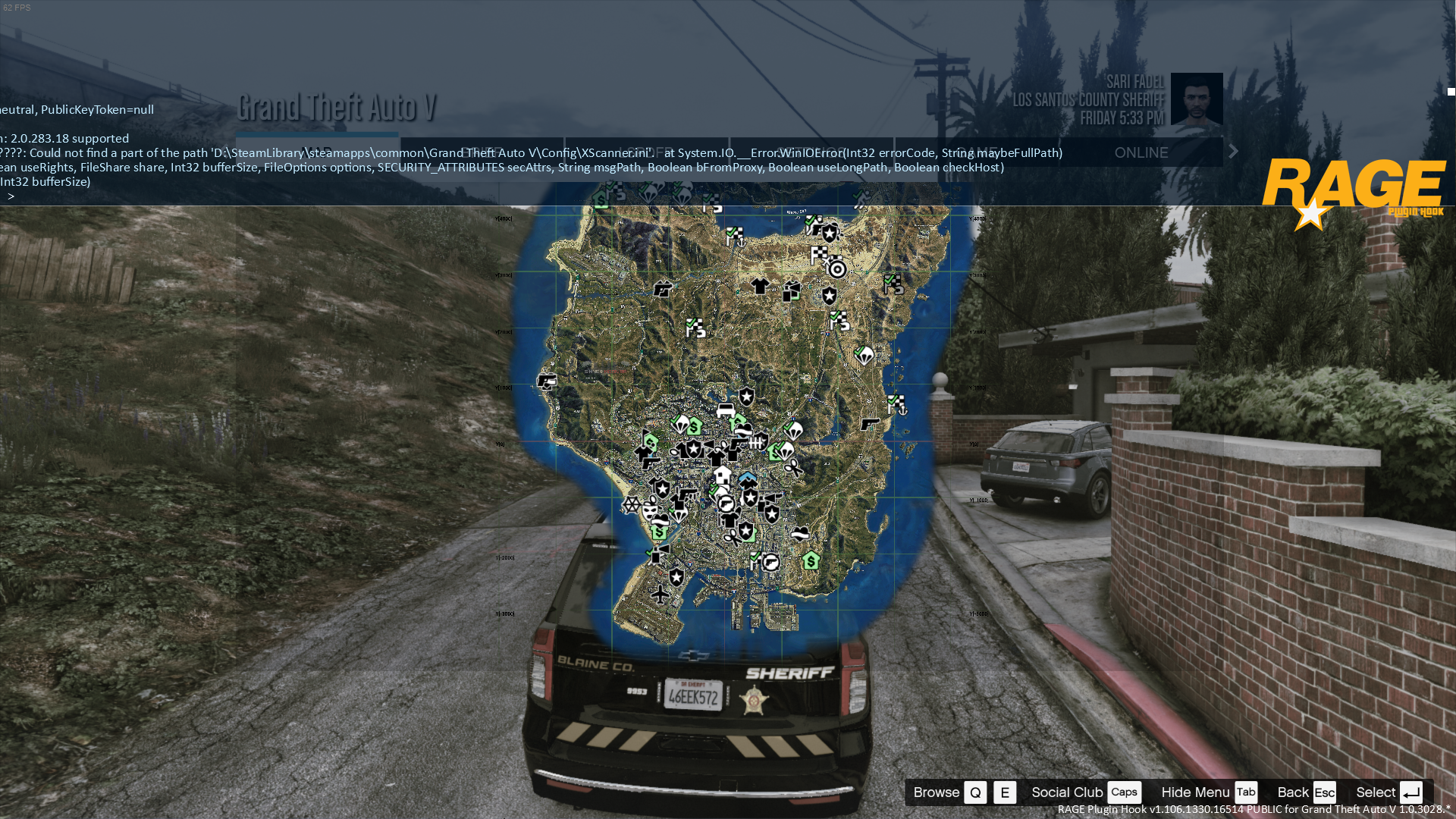Click the bullseye target marker on the map
The width and height of the screenshot is (1456, 819).
(837, 268)
